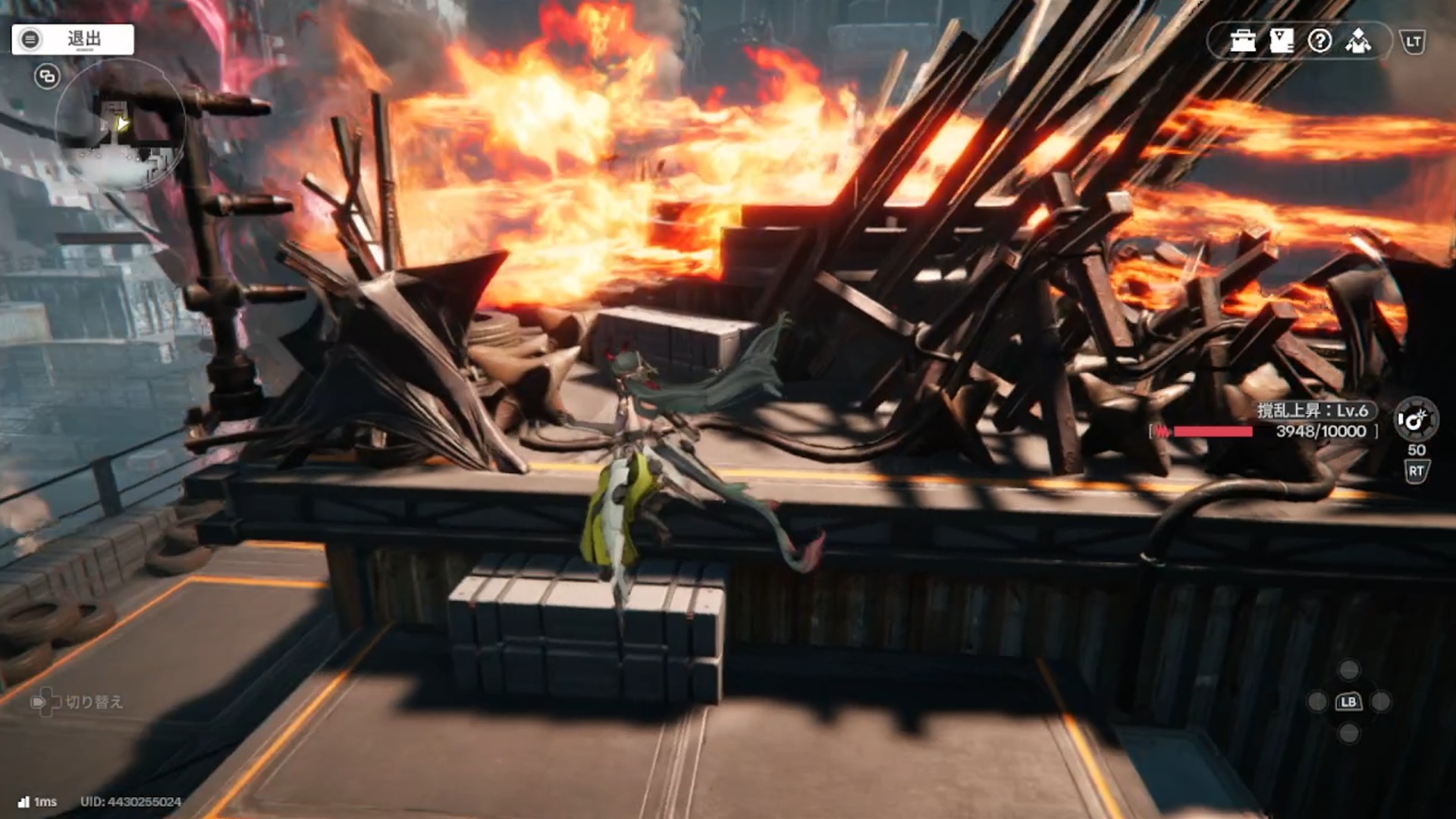The height and width of the screenshot is (819, 1456).
Task: Open the notebook journal icon
Action: (1282, 41)
